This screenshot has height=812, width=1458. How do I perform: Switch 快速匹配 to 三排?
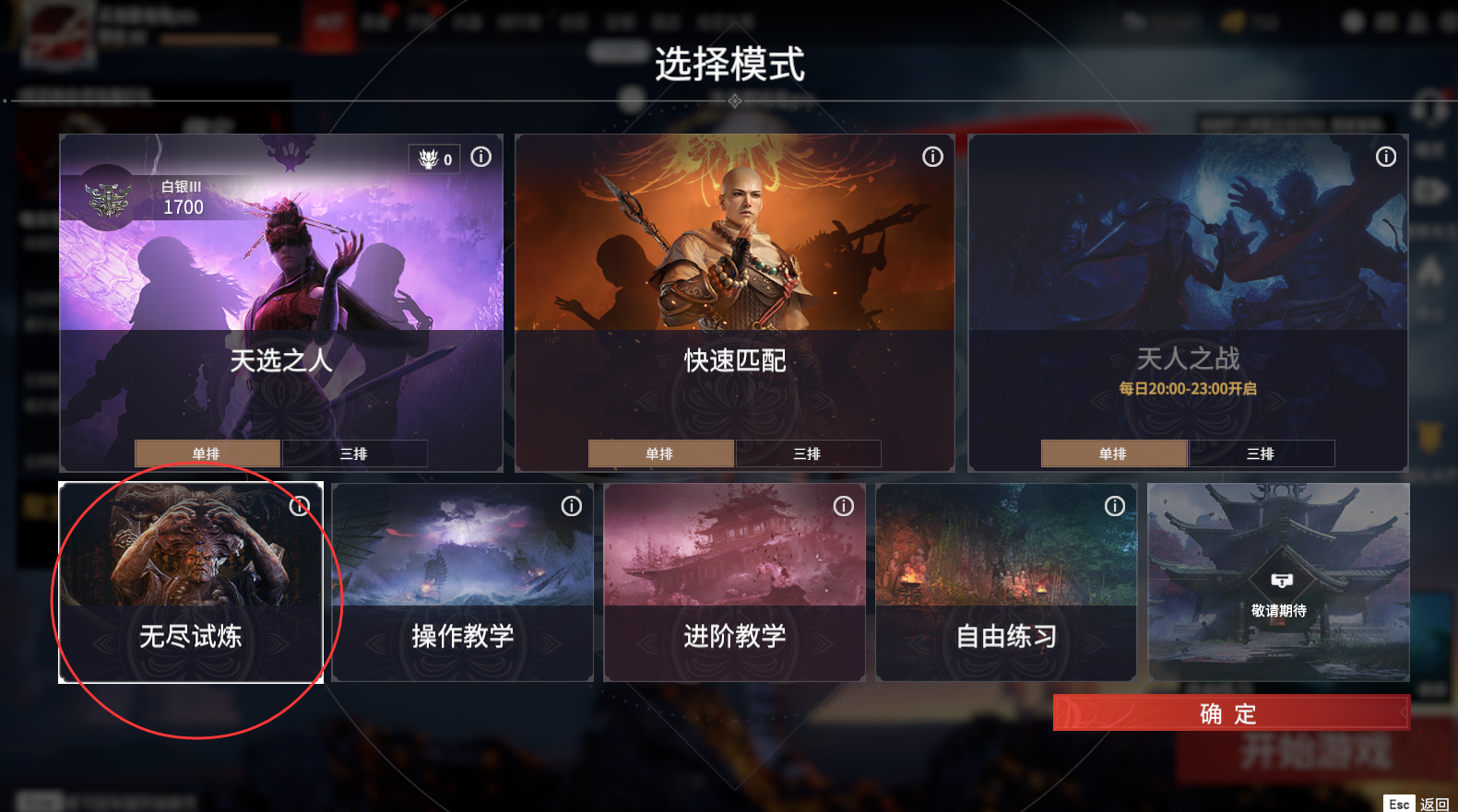pyautogui.click(x=808, y=453)
